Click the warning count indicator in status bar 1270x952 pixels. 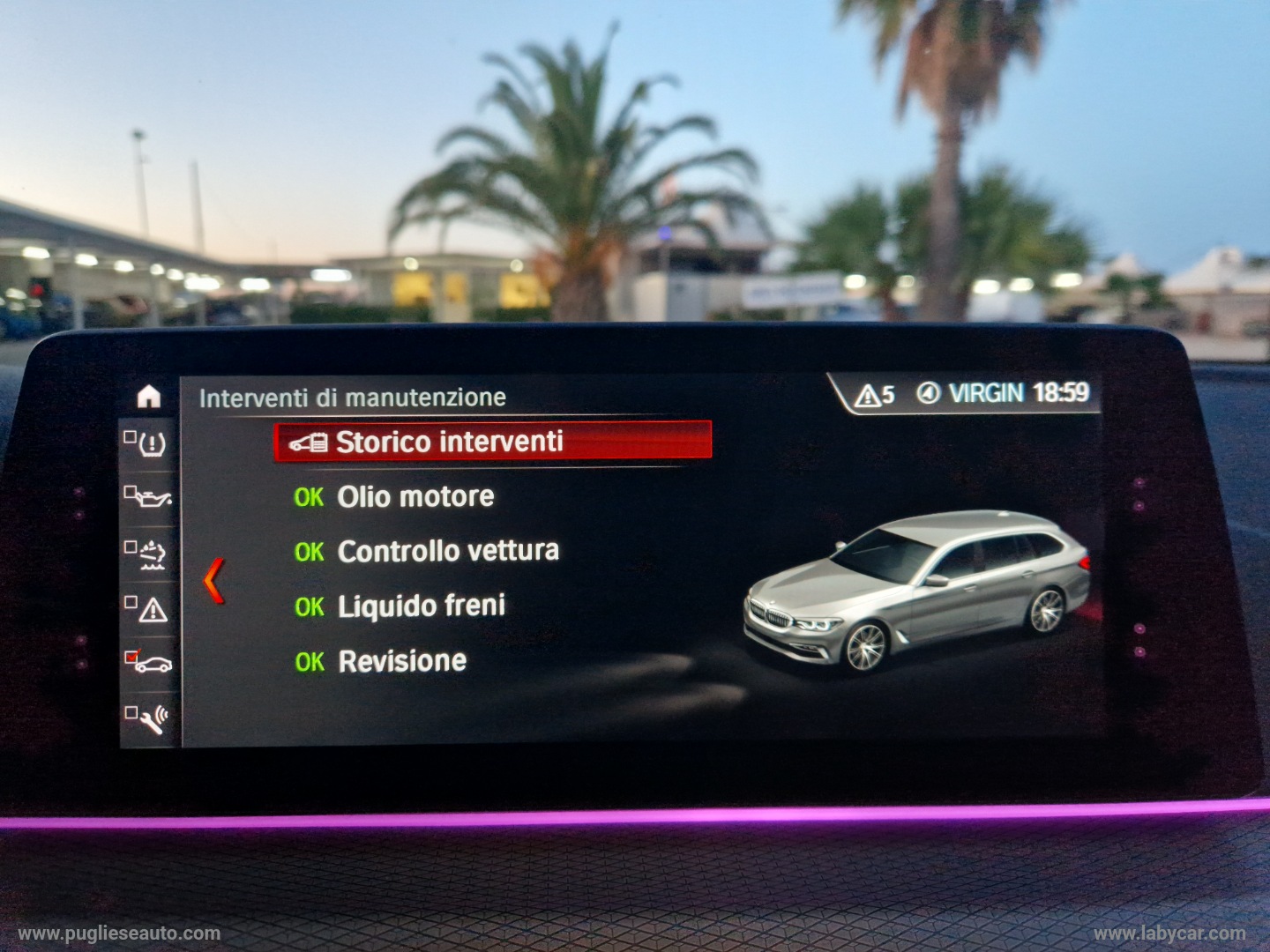pyautogui.click(x=875, y=395)
